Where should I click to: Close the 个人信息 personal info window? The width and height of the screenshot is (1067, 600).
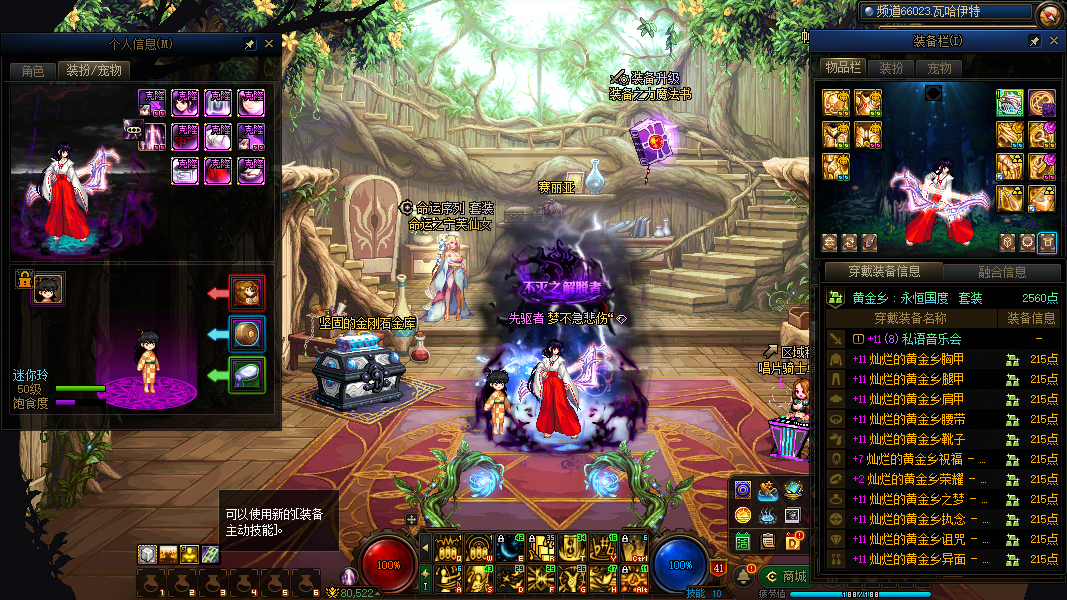268,44
